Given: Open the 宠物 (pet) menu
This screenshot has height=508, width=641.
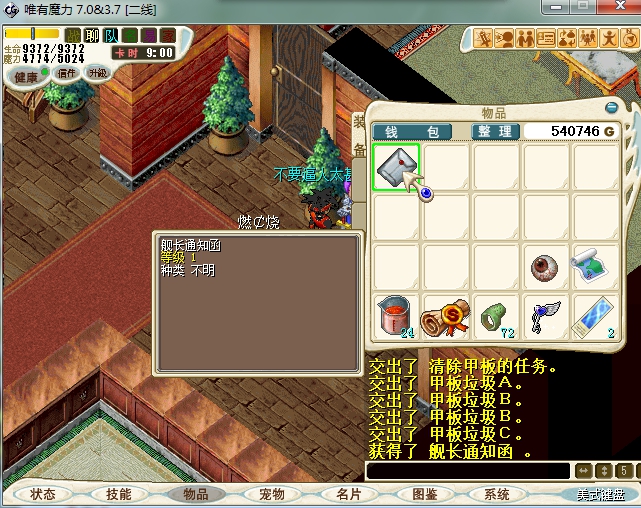Looking at the screenshot, I should point(271,494).
